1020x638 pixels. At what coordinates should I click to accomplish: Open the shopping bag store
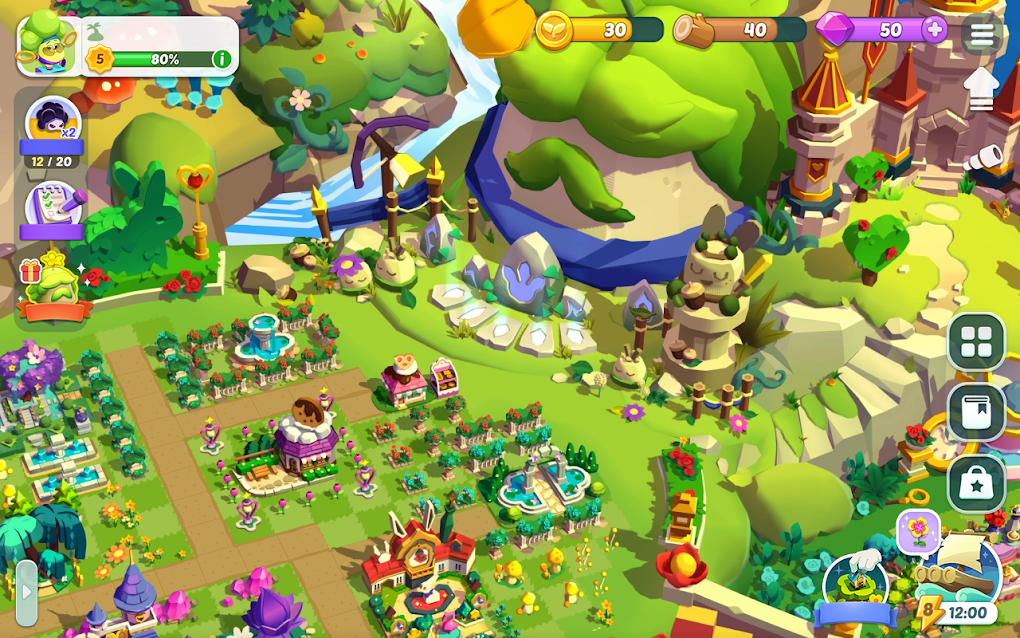pos(976,484)
